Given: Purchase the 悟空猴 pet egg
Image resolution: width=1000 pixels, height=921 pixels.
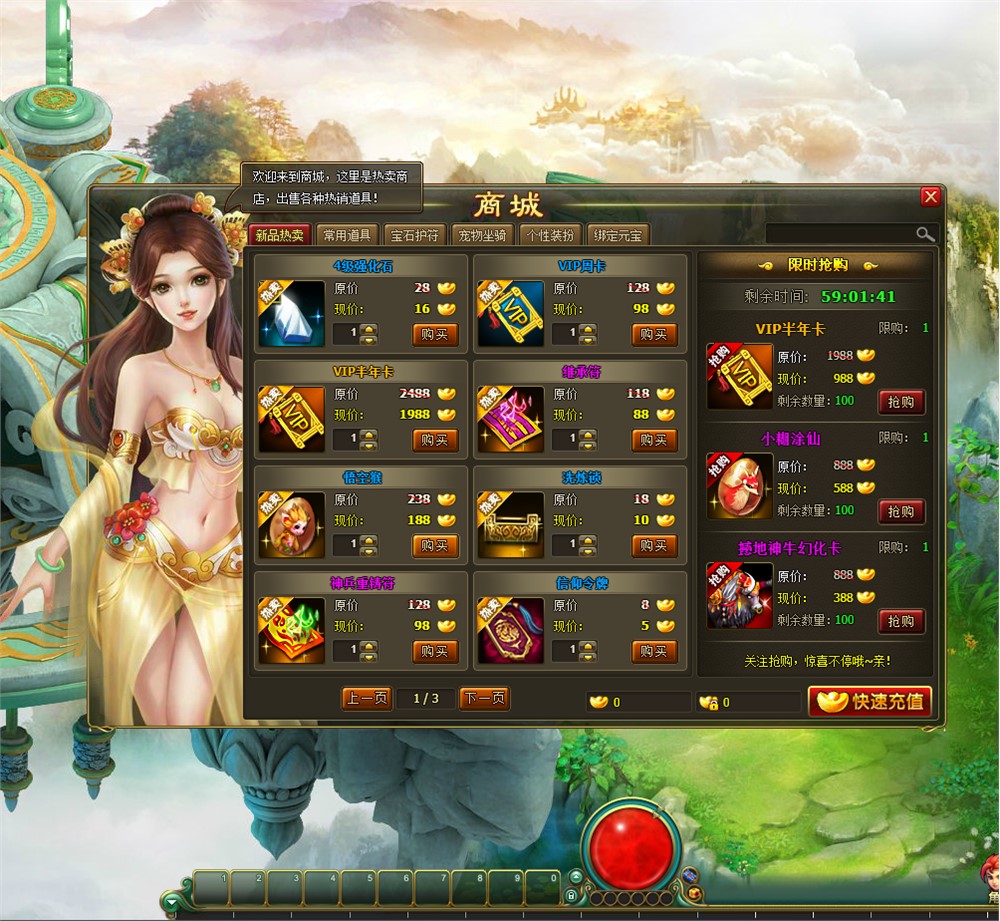Looking at the screenshot, I should [x=435, y=546].
